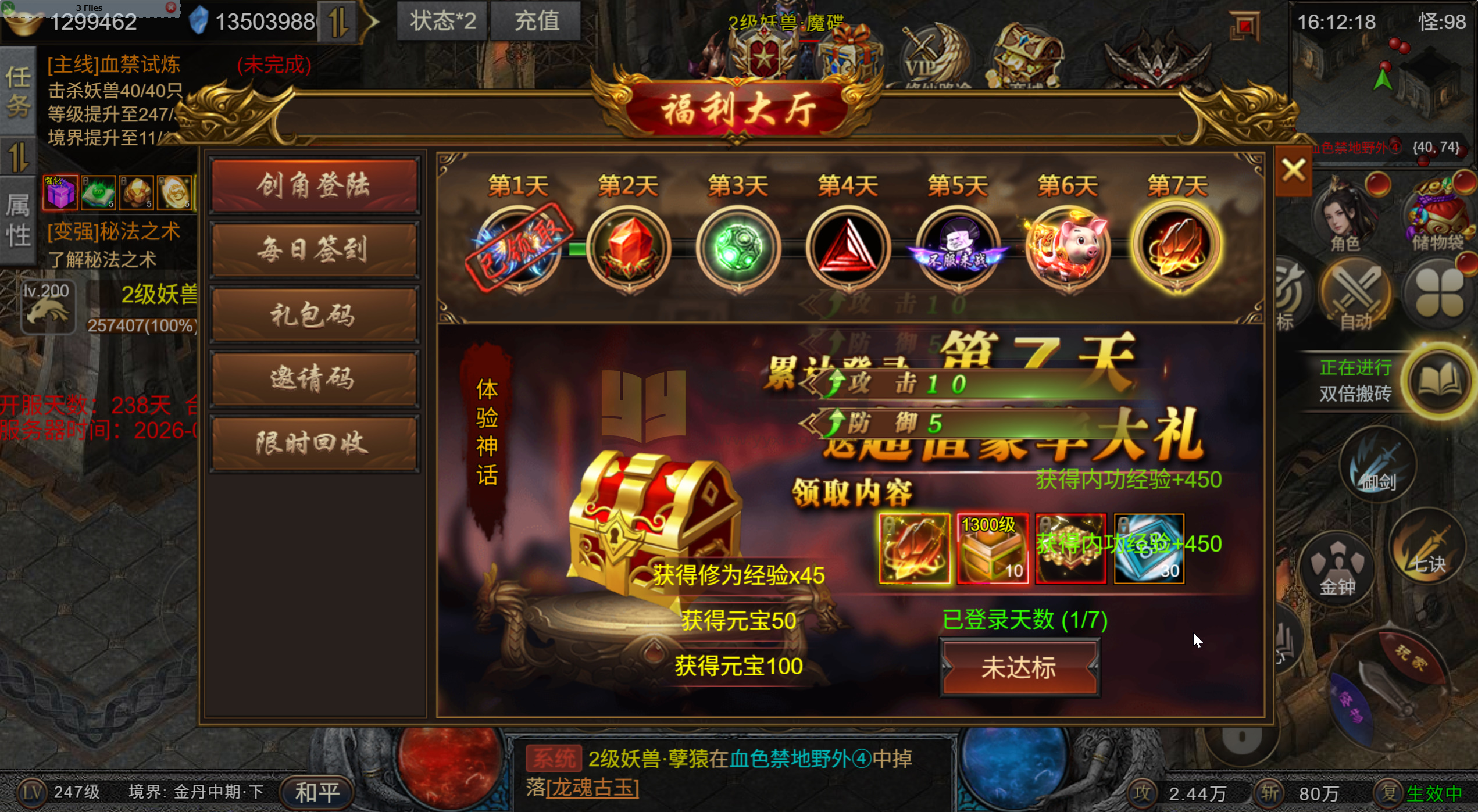
Task: Switch to the 每日签到 daily sign-in tab
Action: [314, 250]
